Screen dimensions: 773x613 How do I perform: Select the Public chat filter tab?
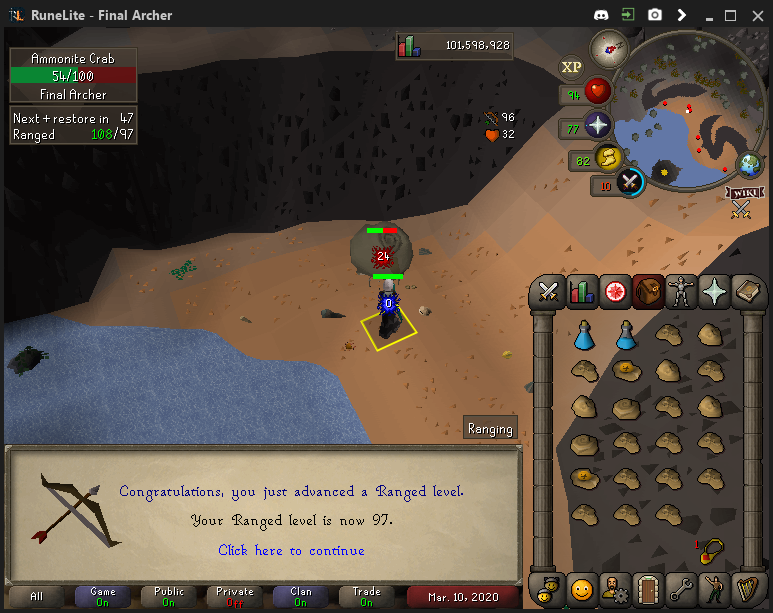coord(169,597)
